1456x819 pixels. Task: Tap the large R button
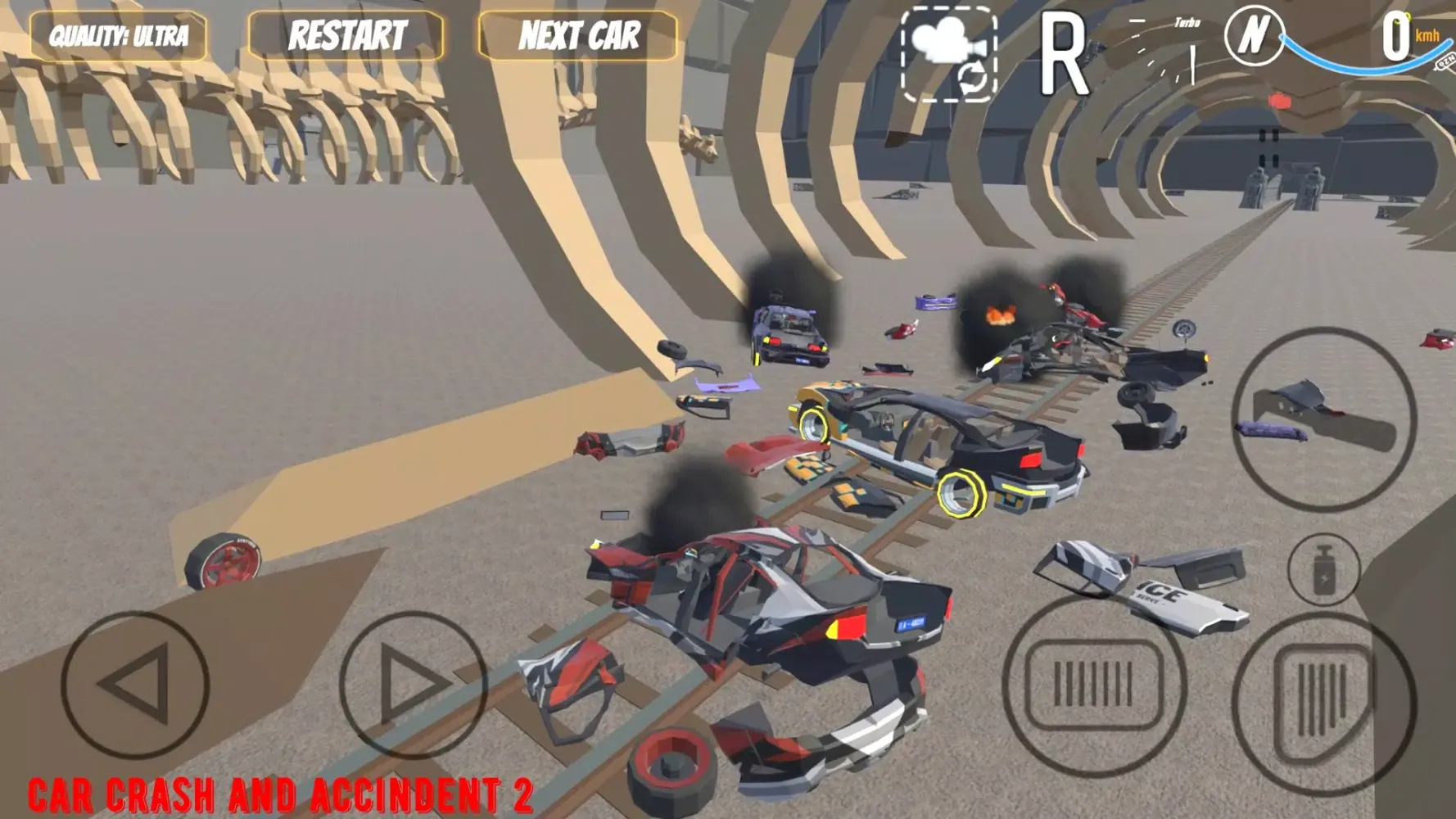click(x=1063, y=56)
